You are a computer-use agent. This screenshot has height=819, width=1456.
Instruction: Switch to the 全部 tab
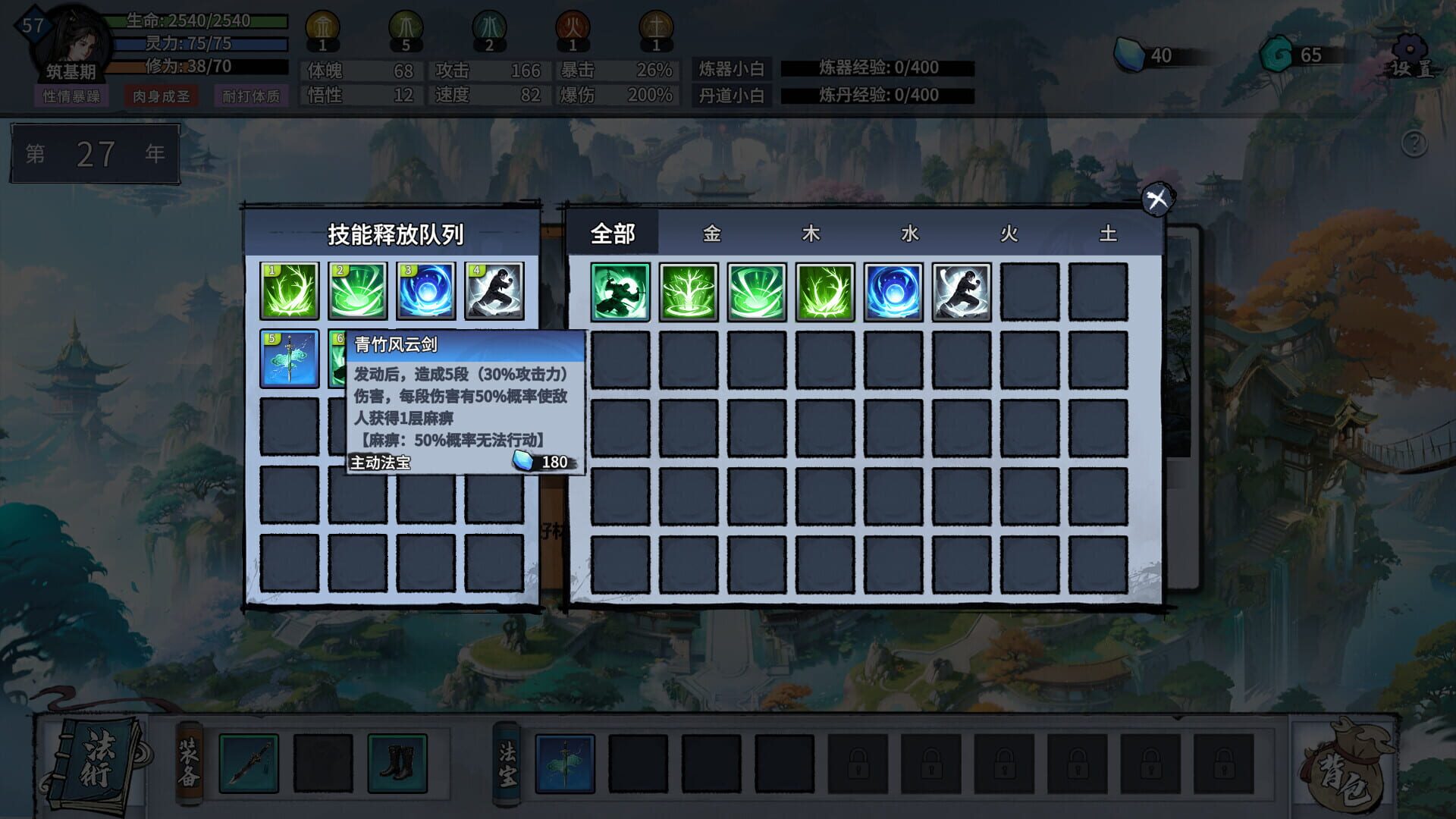point(614,235)
